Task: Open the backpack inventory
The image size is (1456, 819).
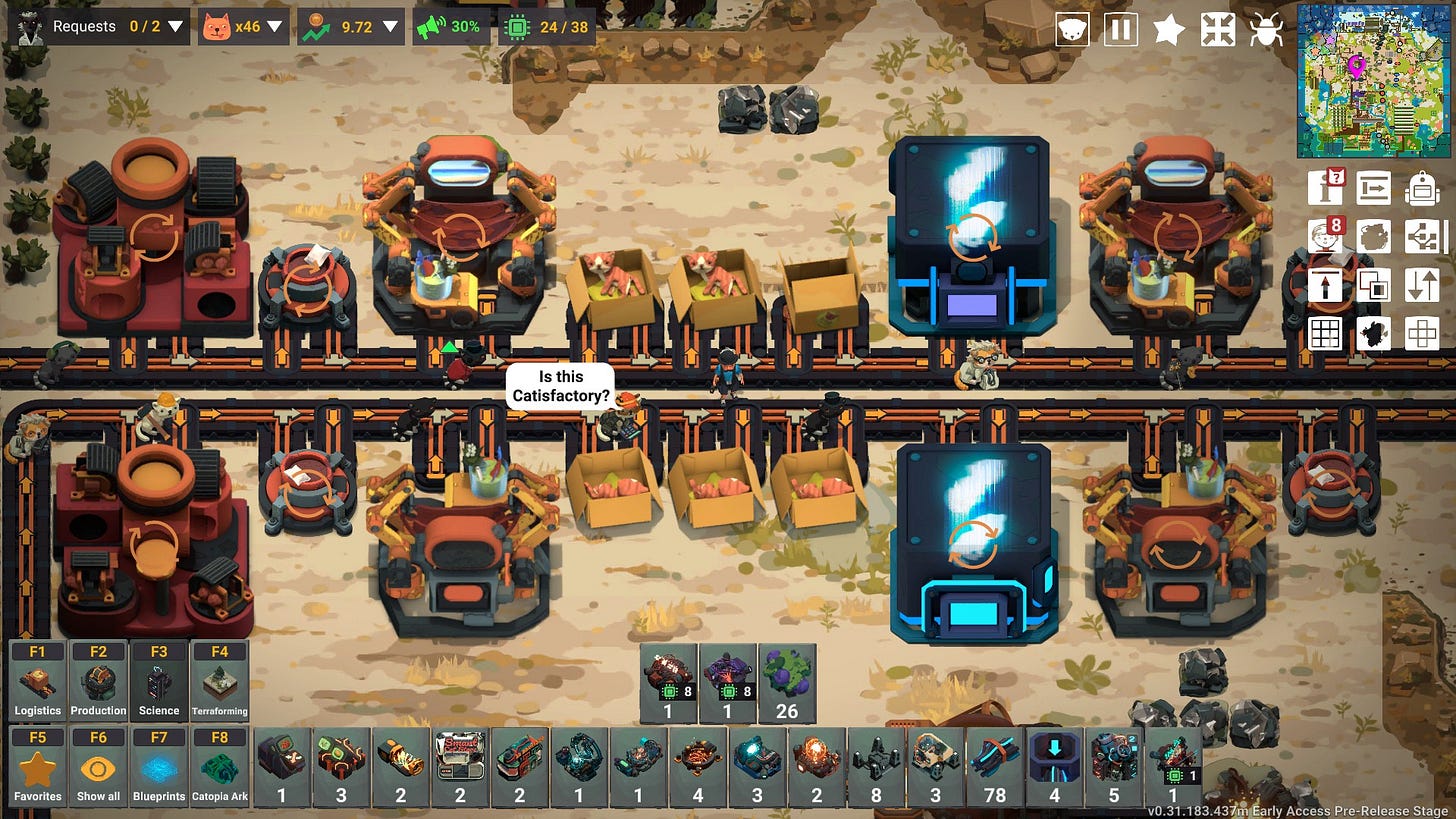Action: 1421,187
